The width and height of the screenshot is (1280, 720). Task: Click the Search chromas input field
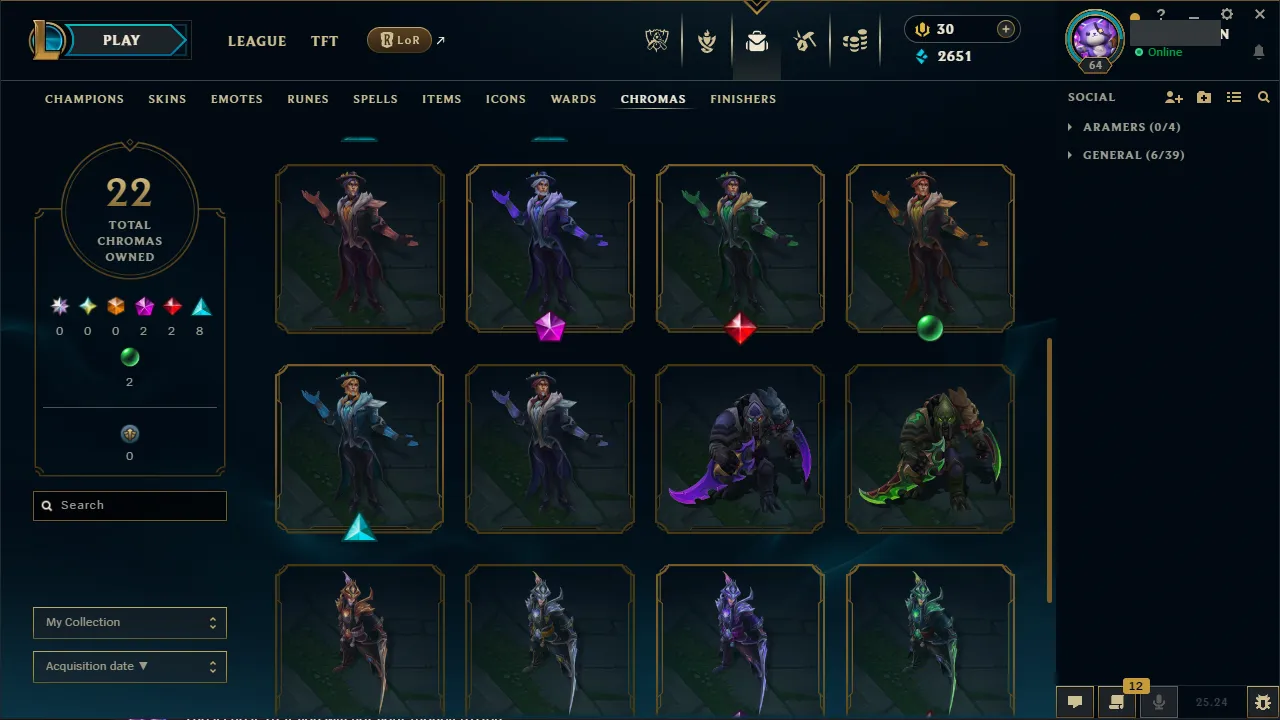pos(129,505)
